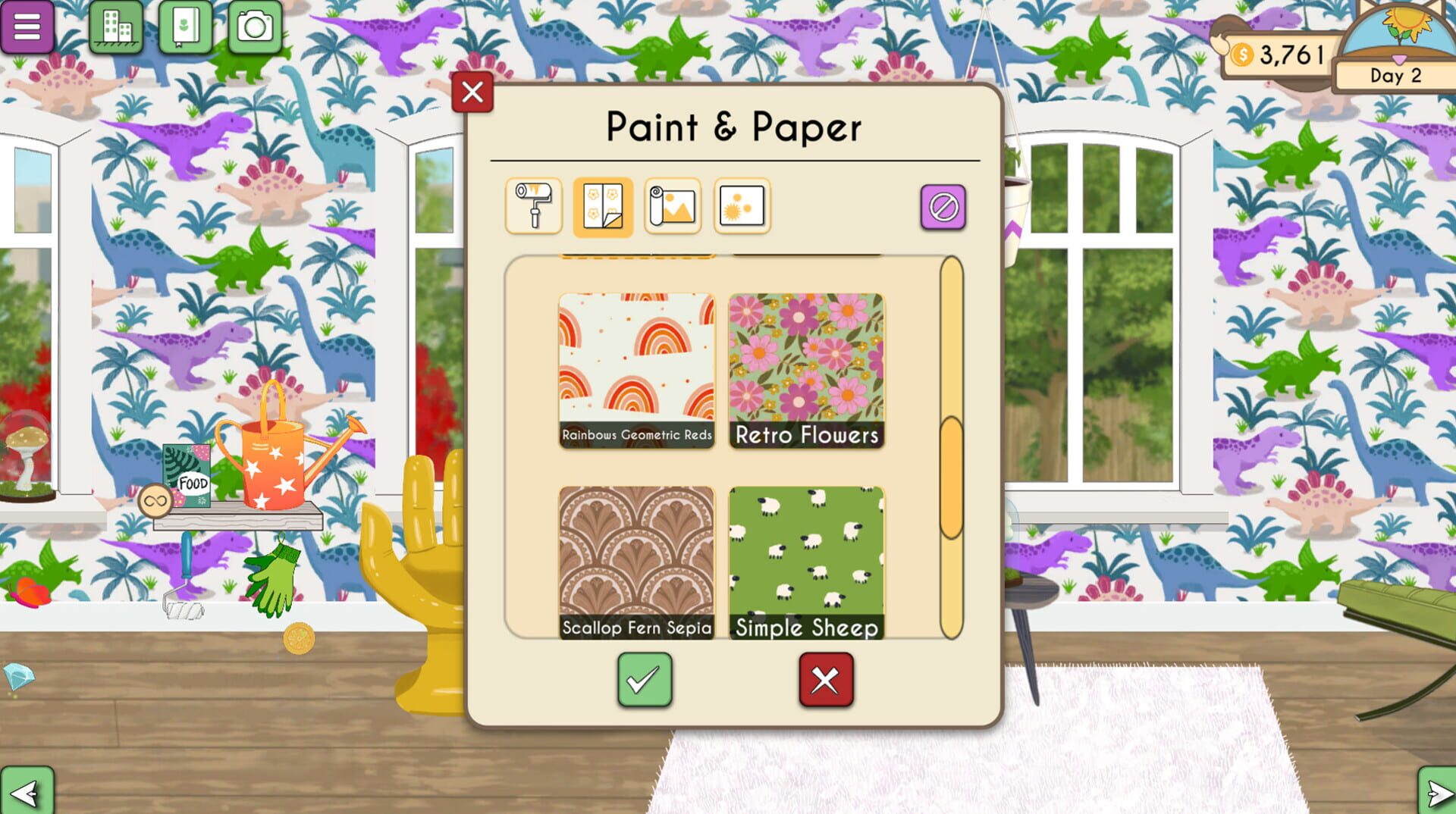Open the hamburger menu

[27, 28]
